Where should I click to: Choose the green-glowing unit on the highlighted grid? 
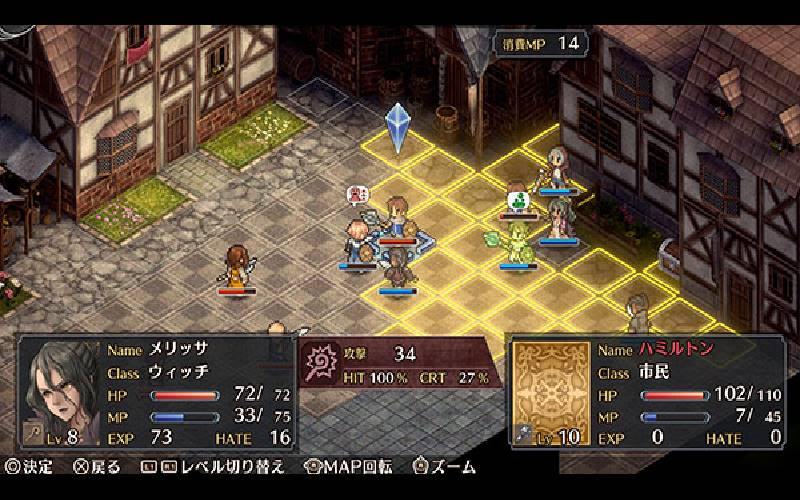pos(518,242)
